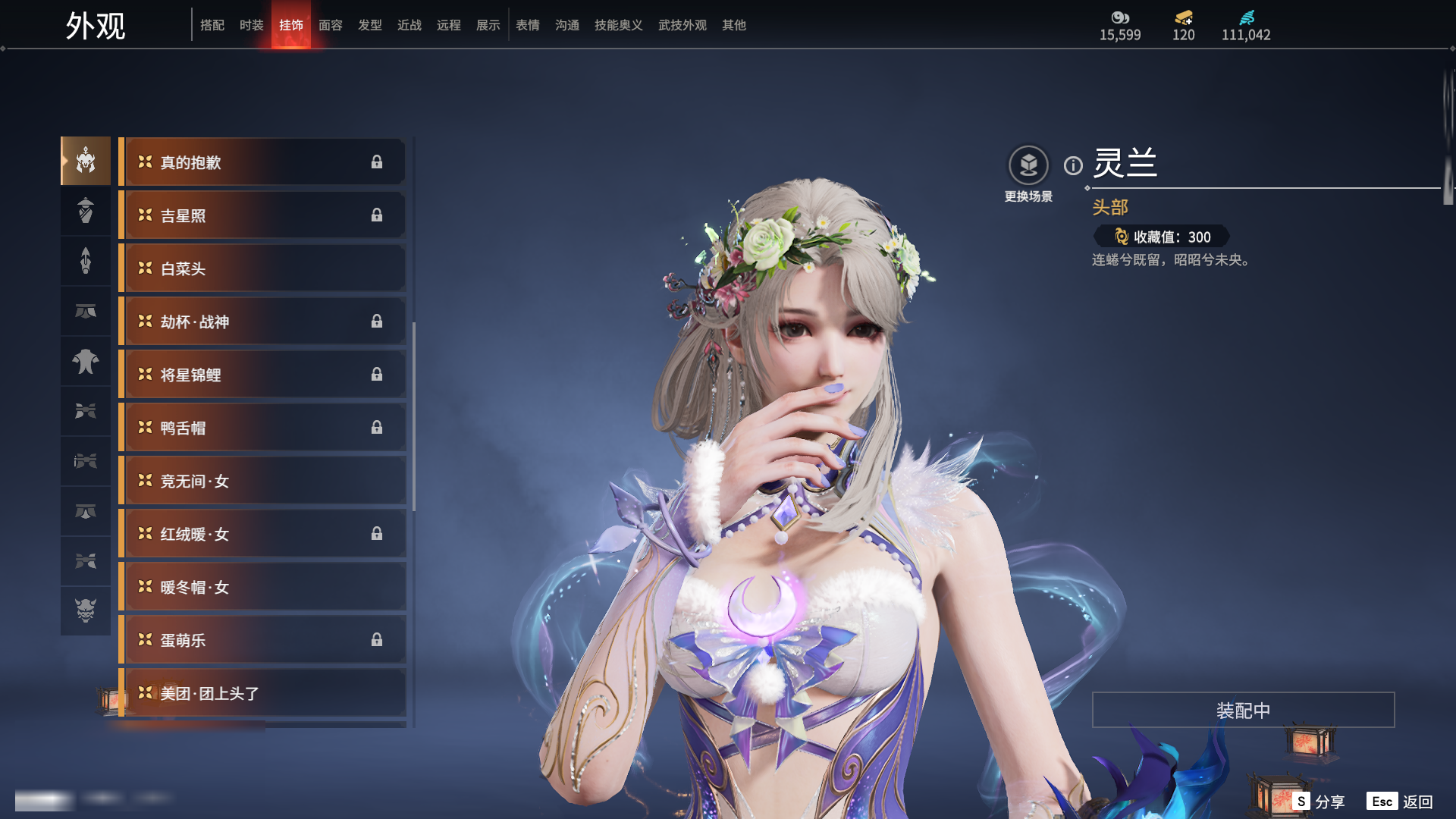Open the 武技外观 tab
The width and height of the screenshot is (1456, 819).
click(682, 25)
